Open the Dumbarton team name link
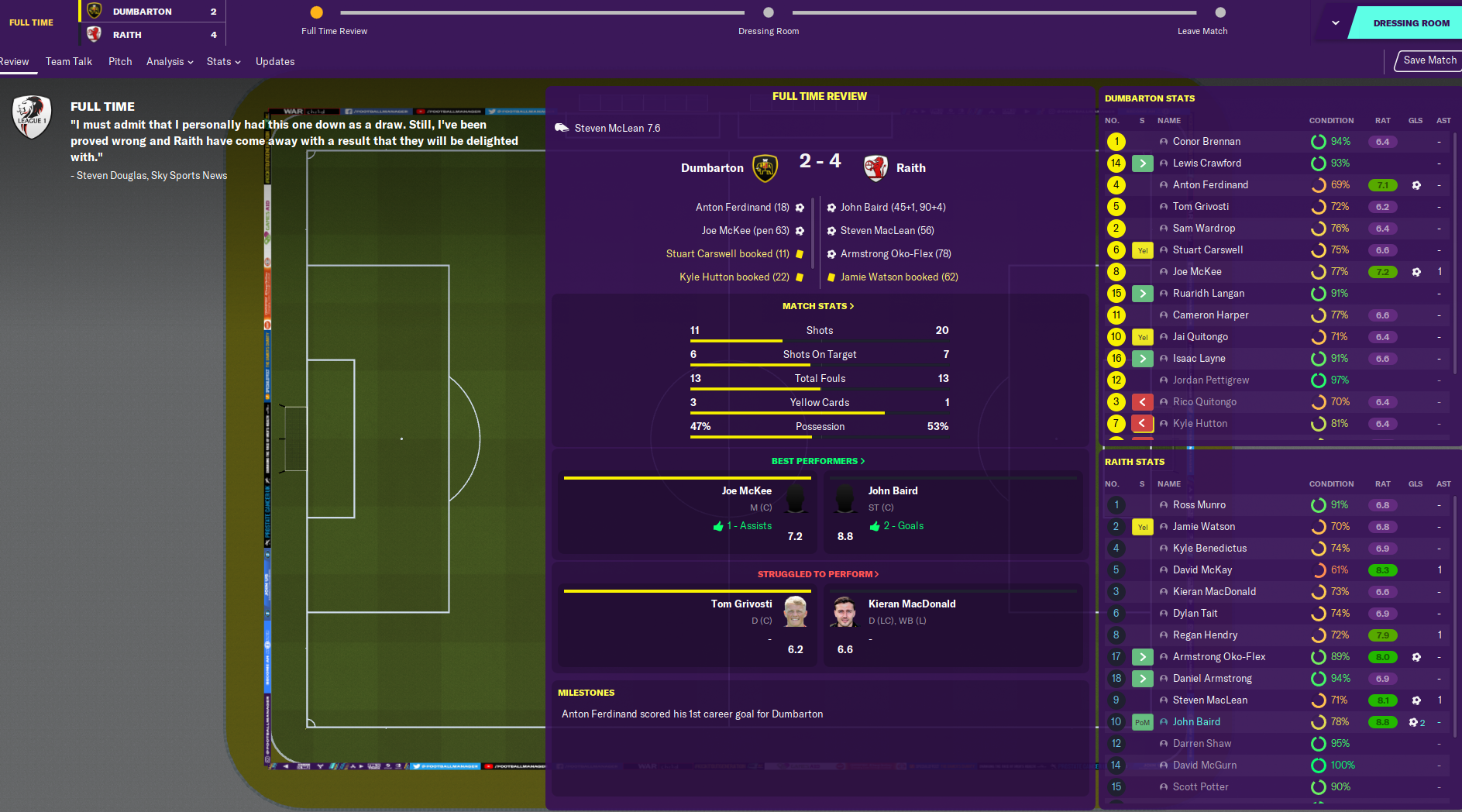Image resolution: width=1462 pixels, height=812 pixels. (712, 168)
